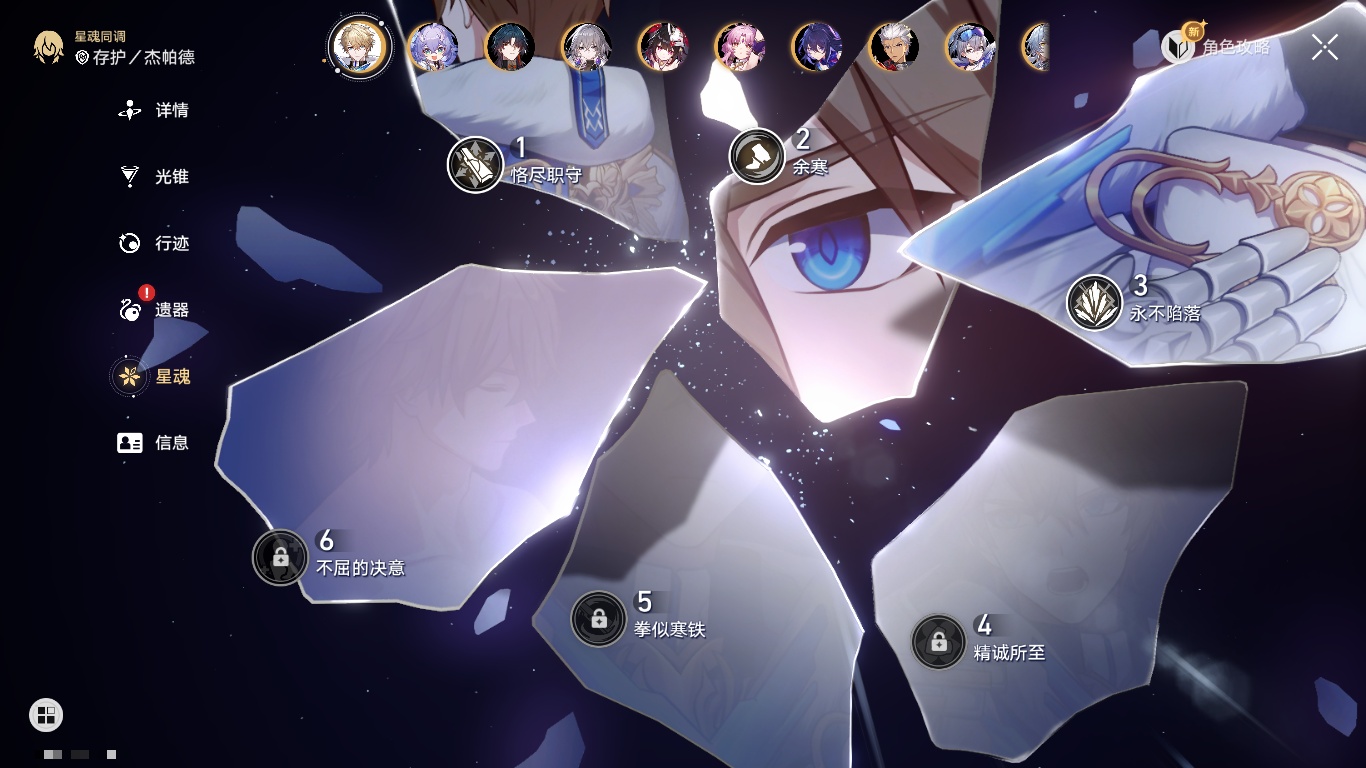Open eidolon 3 永不陷落
Image resolution: width=1366 pixels, height=768 pixels.
(1094, 302)
